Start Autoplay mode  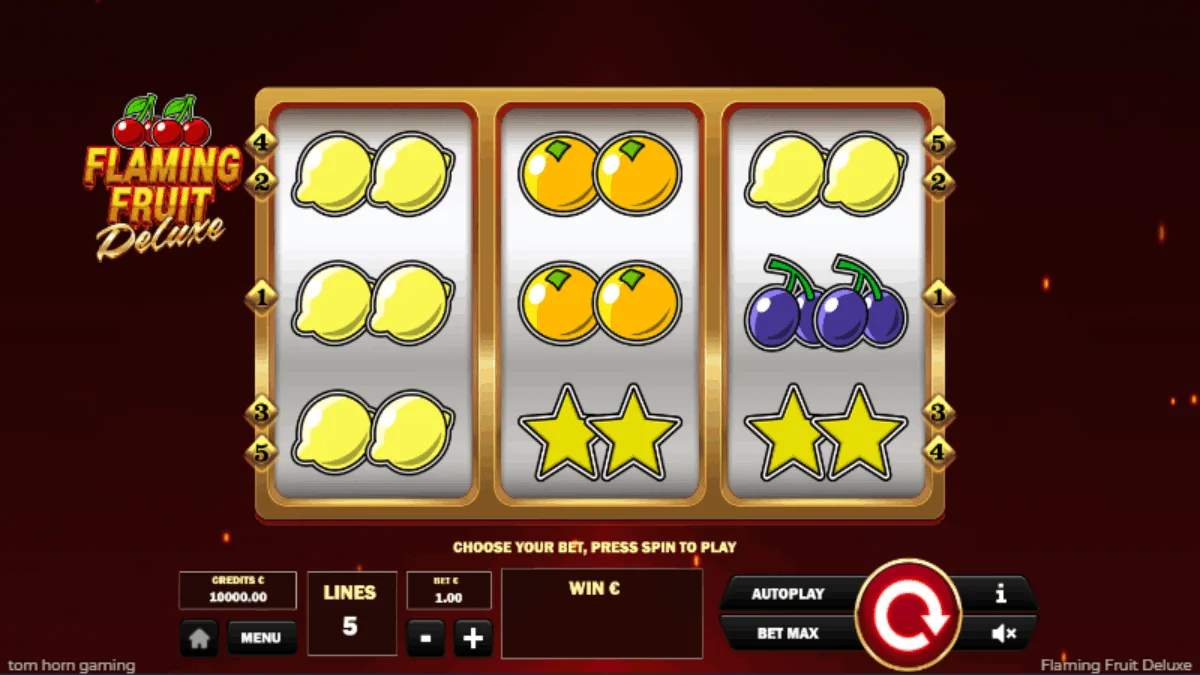pos(787,594)
